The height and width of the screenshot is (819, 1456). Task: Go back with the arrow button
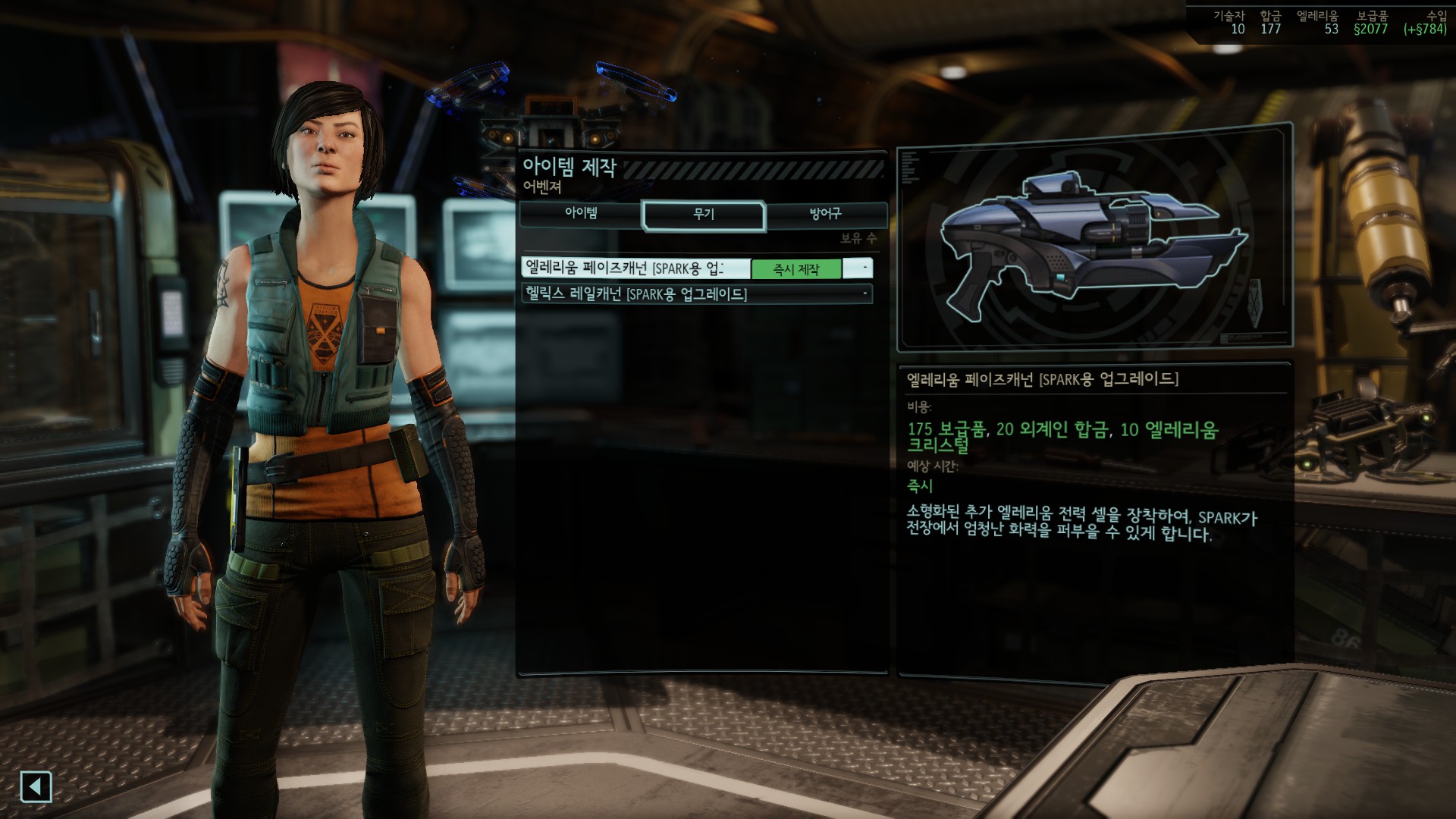click(x=36, y=786)
